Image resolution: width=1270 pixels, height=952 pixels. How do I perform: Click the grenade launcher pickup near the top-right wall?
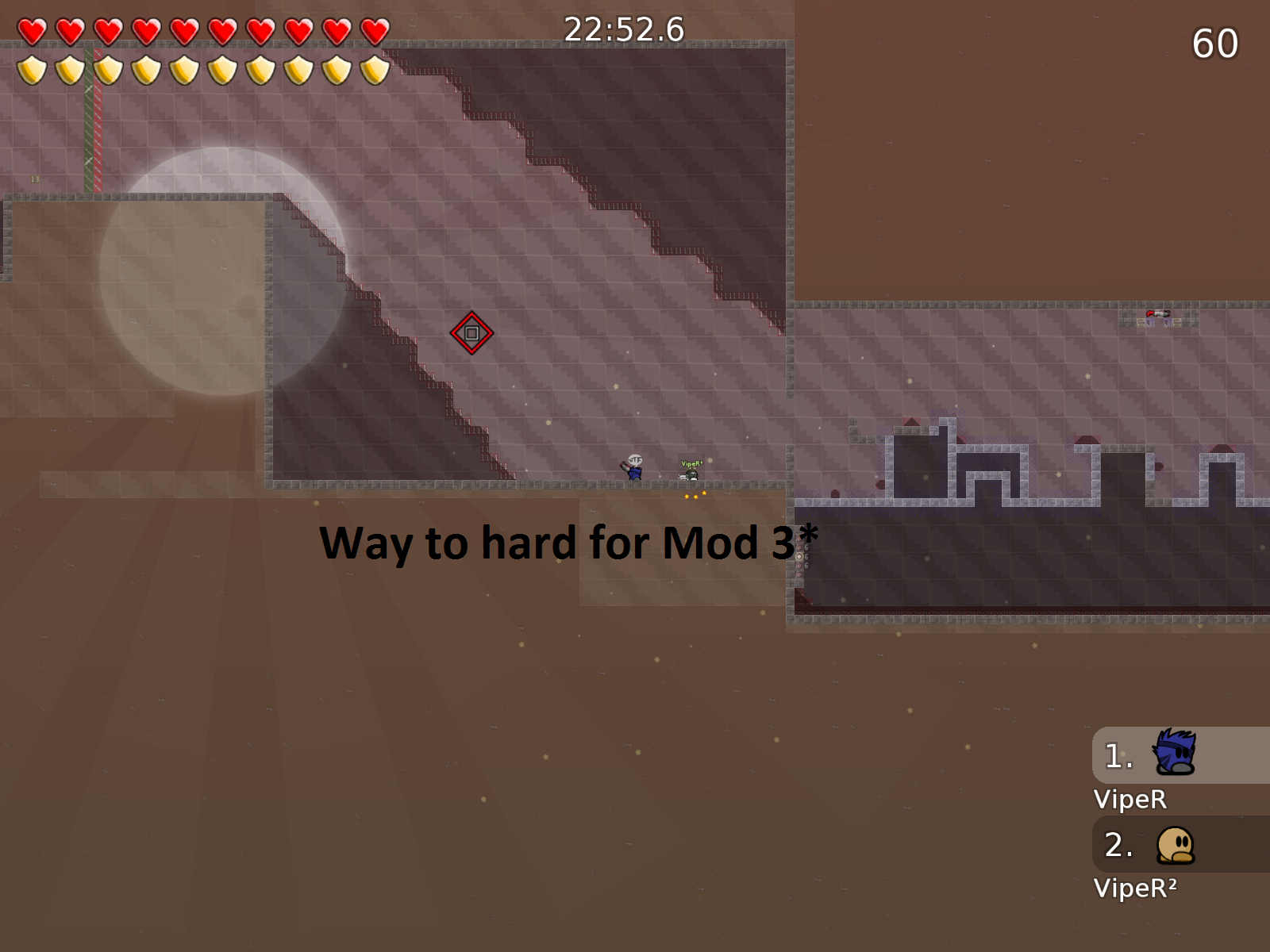tap(1158, 314)
